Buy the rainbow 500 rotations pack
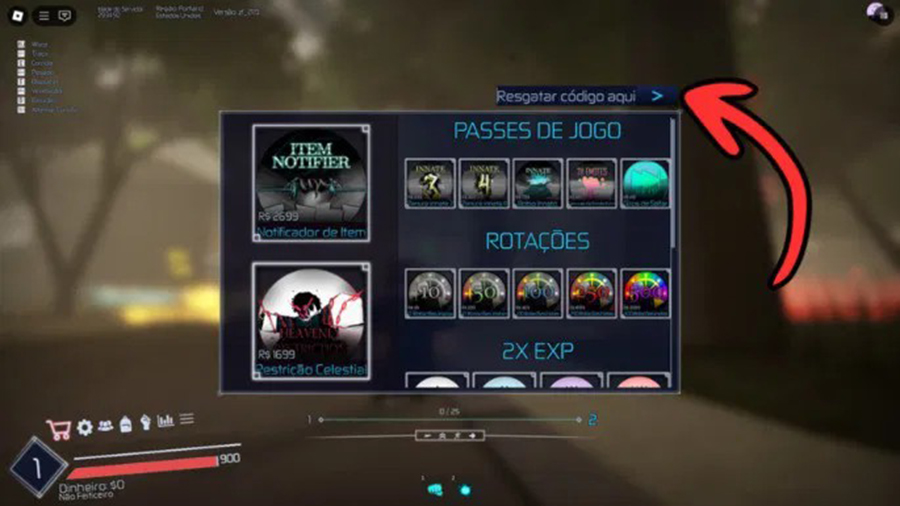The width and height of the screenshot is (900, 506). 645,294
